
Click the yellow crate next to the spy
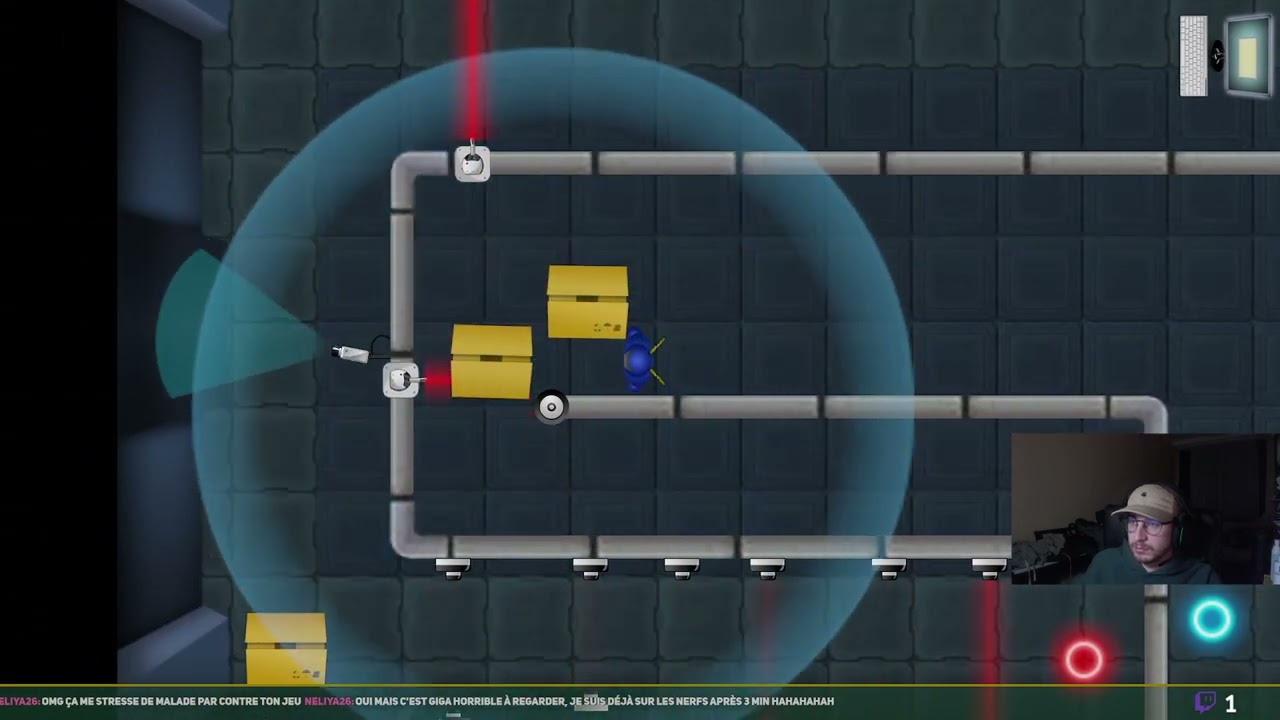click(x=588, y=300)
